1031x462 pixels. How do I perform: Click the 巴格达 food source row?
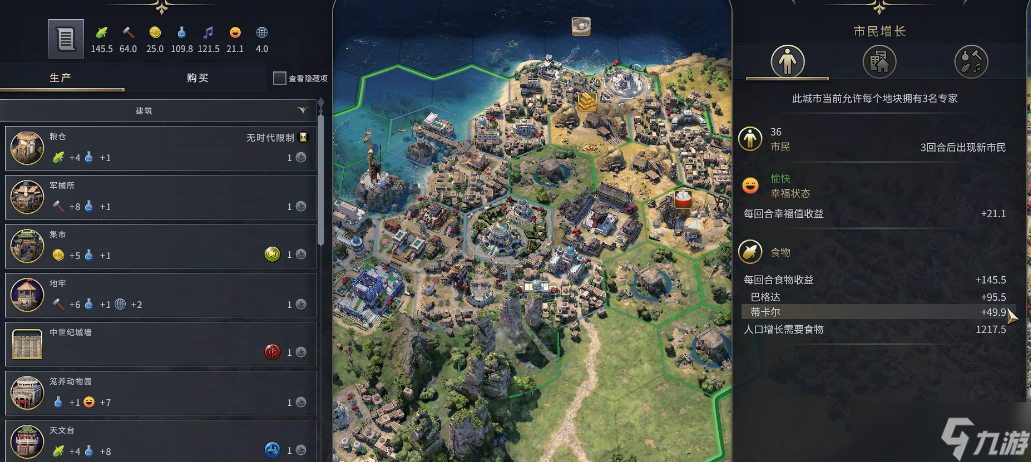click(x=876, y=297)
